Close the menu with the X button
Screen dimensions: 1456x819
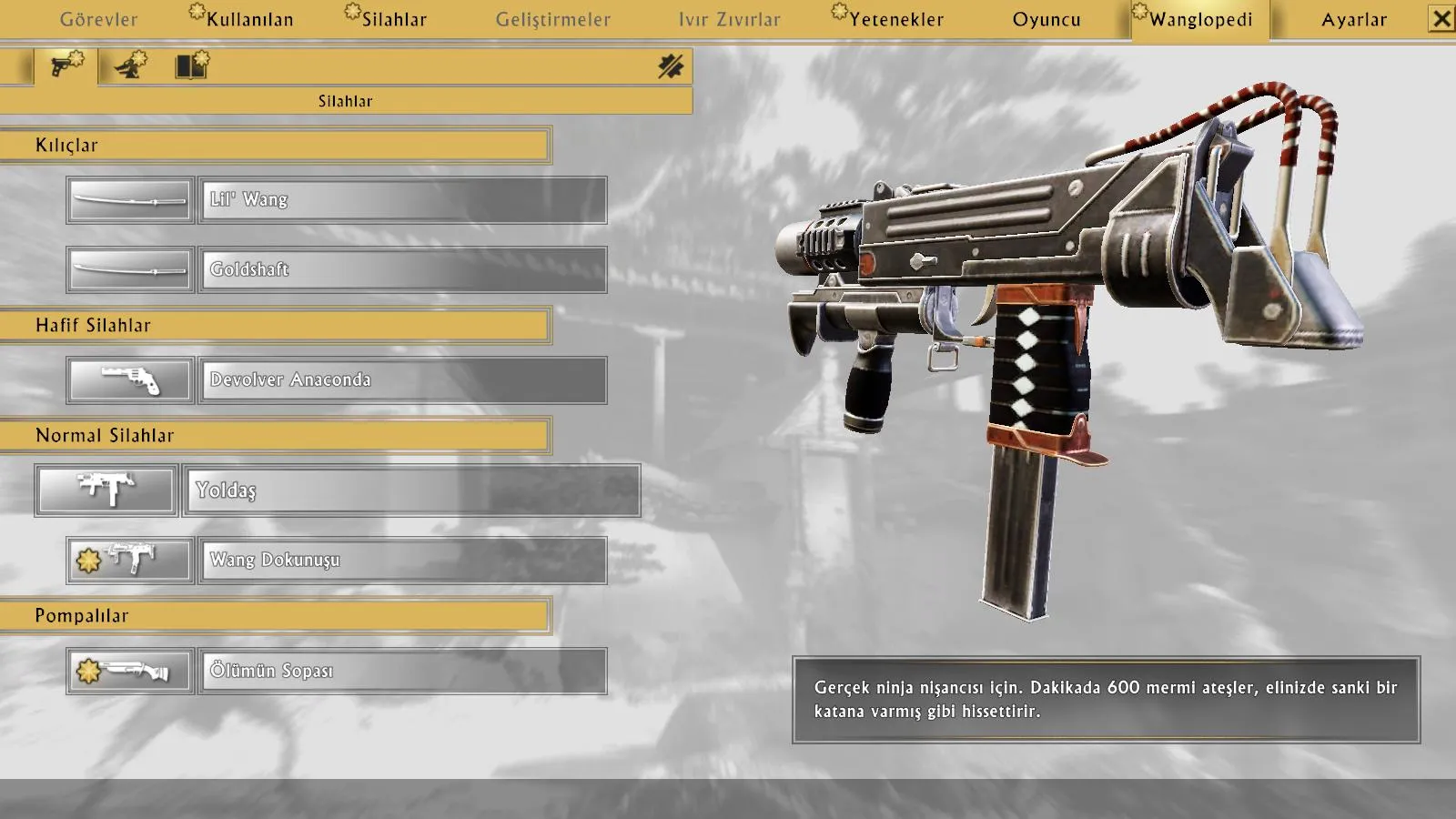pyautogui.click(x=1441, y=18)
